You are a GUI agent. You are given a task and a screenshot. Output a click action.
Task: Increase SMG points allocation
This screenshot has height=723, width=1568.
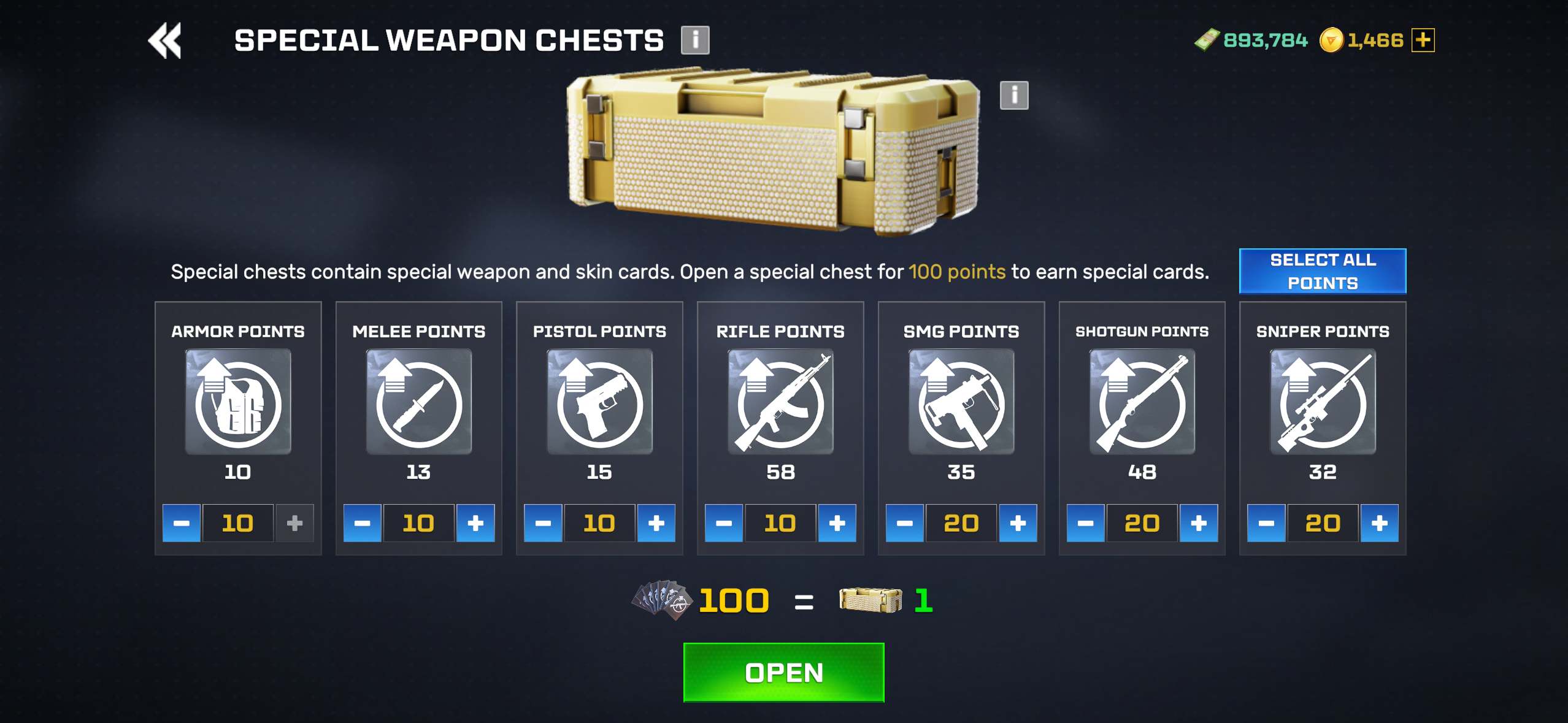click(1018, 523)
